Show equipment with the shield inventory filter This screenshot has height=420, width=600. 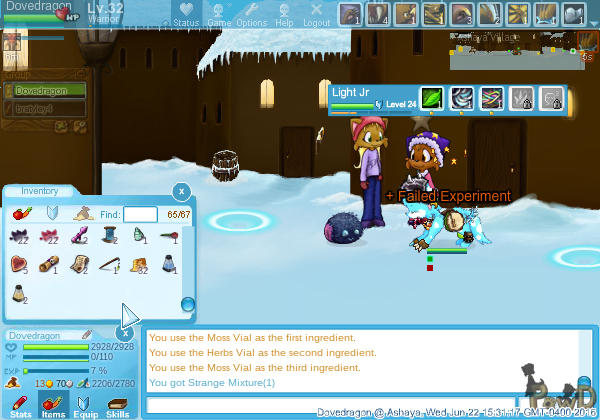[x=53, y=213]
